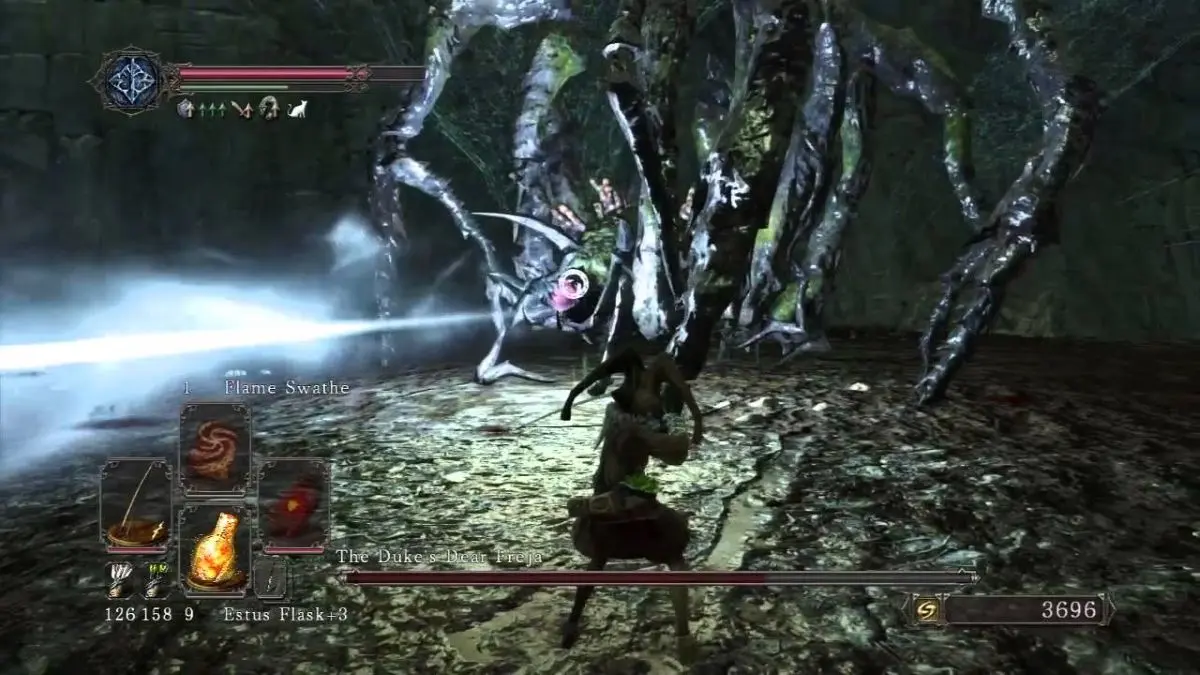Select the right-hand pyromancy flame slot
The width and height of the screenshot is (1200, 675).
pyautogui.click(x=293, y=504)
